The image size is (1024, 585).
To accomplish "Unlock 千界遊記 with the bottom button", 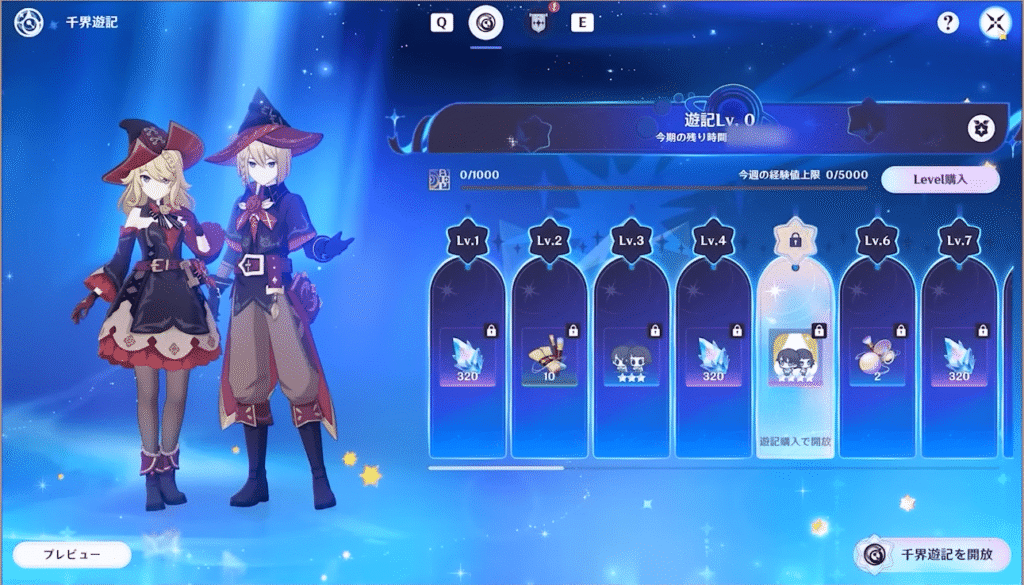I will click(x=932, y=554).
